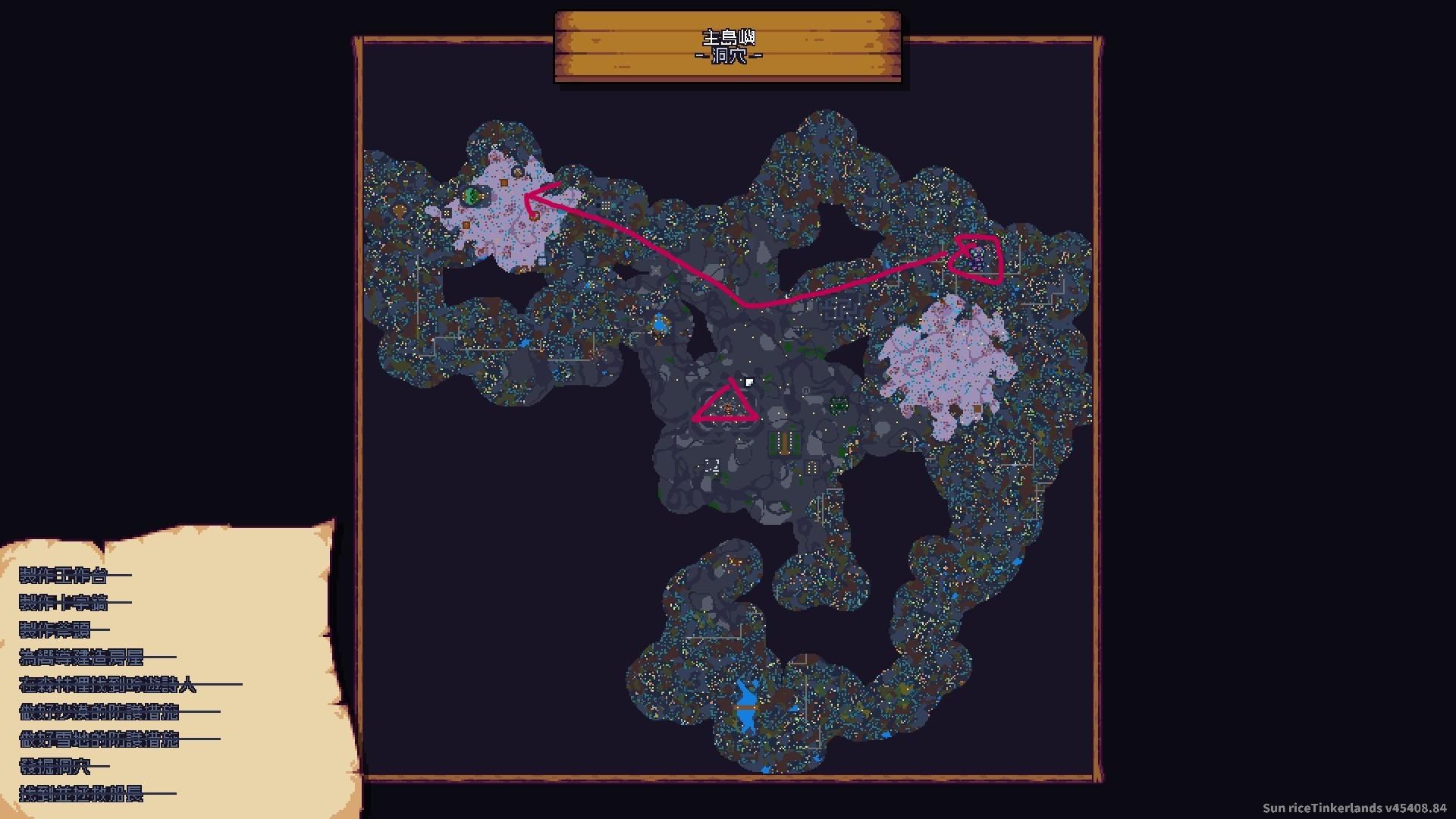Viewport: 1456px width, 819px height.
Task: Click the 主島嶼 title on the map banner
Action: [728, 36]
